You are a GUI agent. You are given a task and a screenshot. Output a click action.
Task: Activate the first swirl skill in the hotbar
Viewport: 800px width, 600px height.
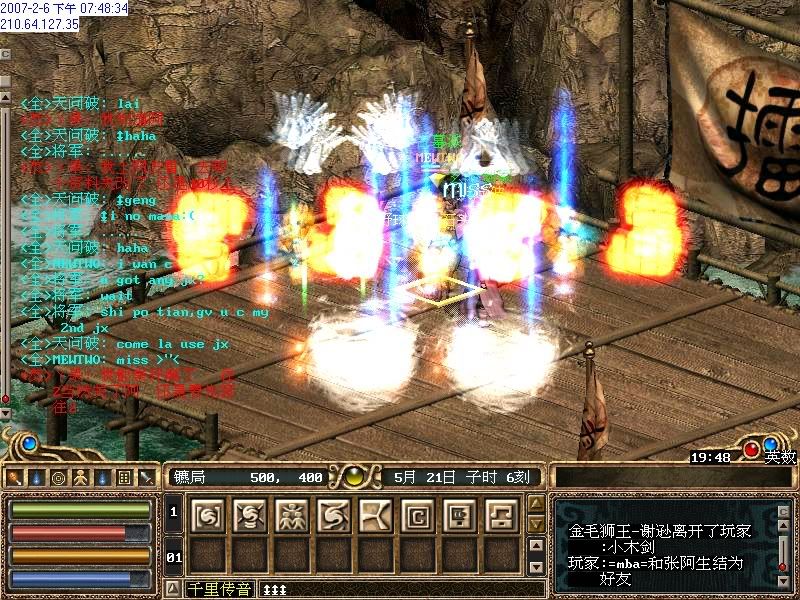tap(208, 515)
